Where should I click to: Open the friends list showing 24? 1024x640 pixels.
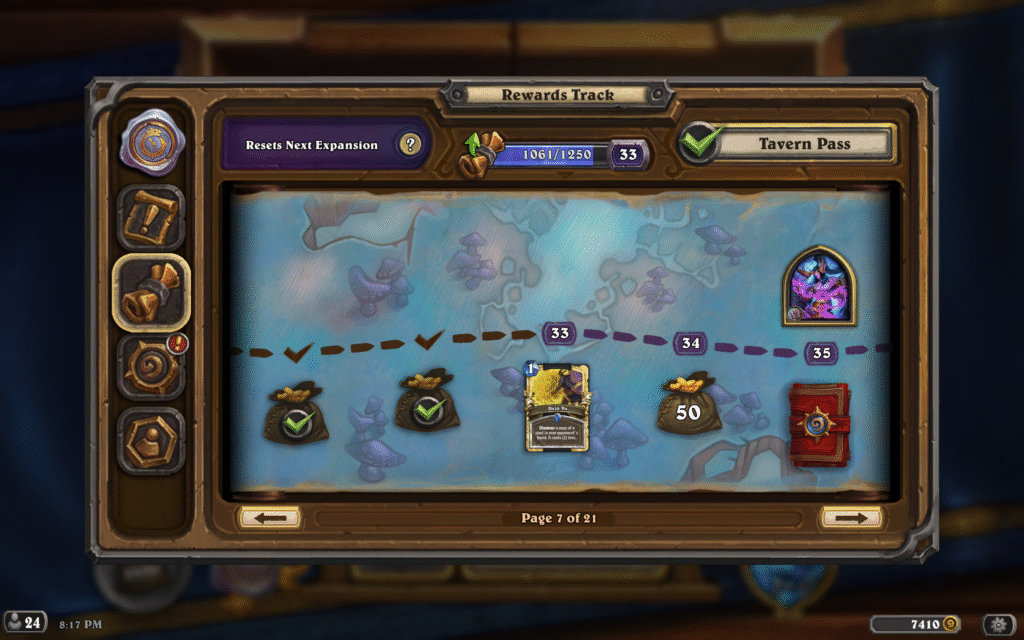[x=25, y=623]
